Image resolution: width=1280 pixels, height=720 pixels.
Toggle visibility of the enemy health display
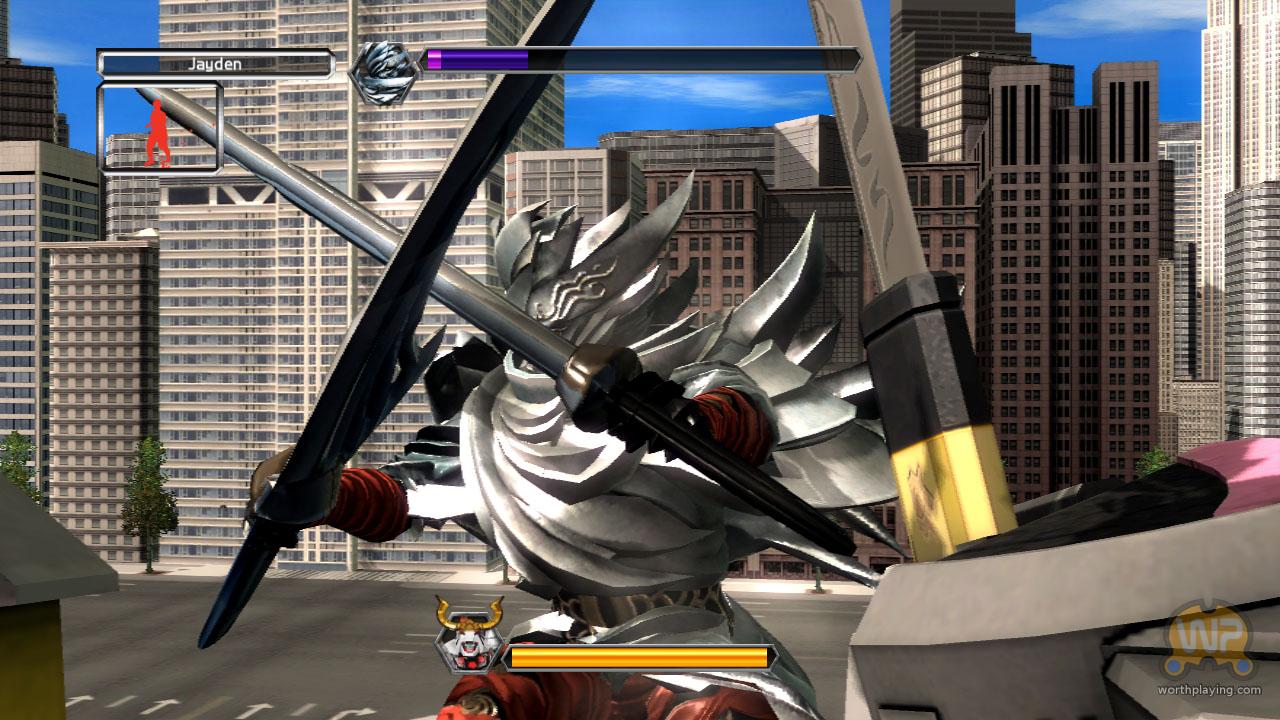[640, 660]
